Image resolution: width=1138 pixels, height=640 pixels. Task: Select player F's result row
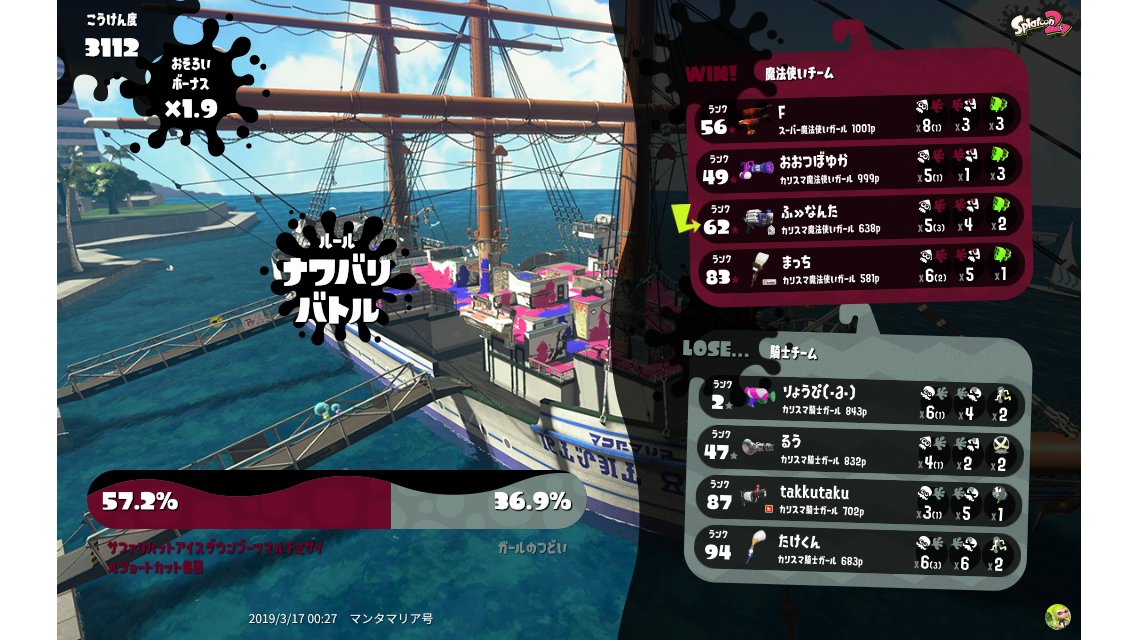[858, 118]
